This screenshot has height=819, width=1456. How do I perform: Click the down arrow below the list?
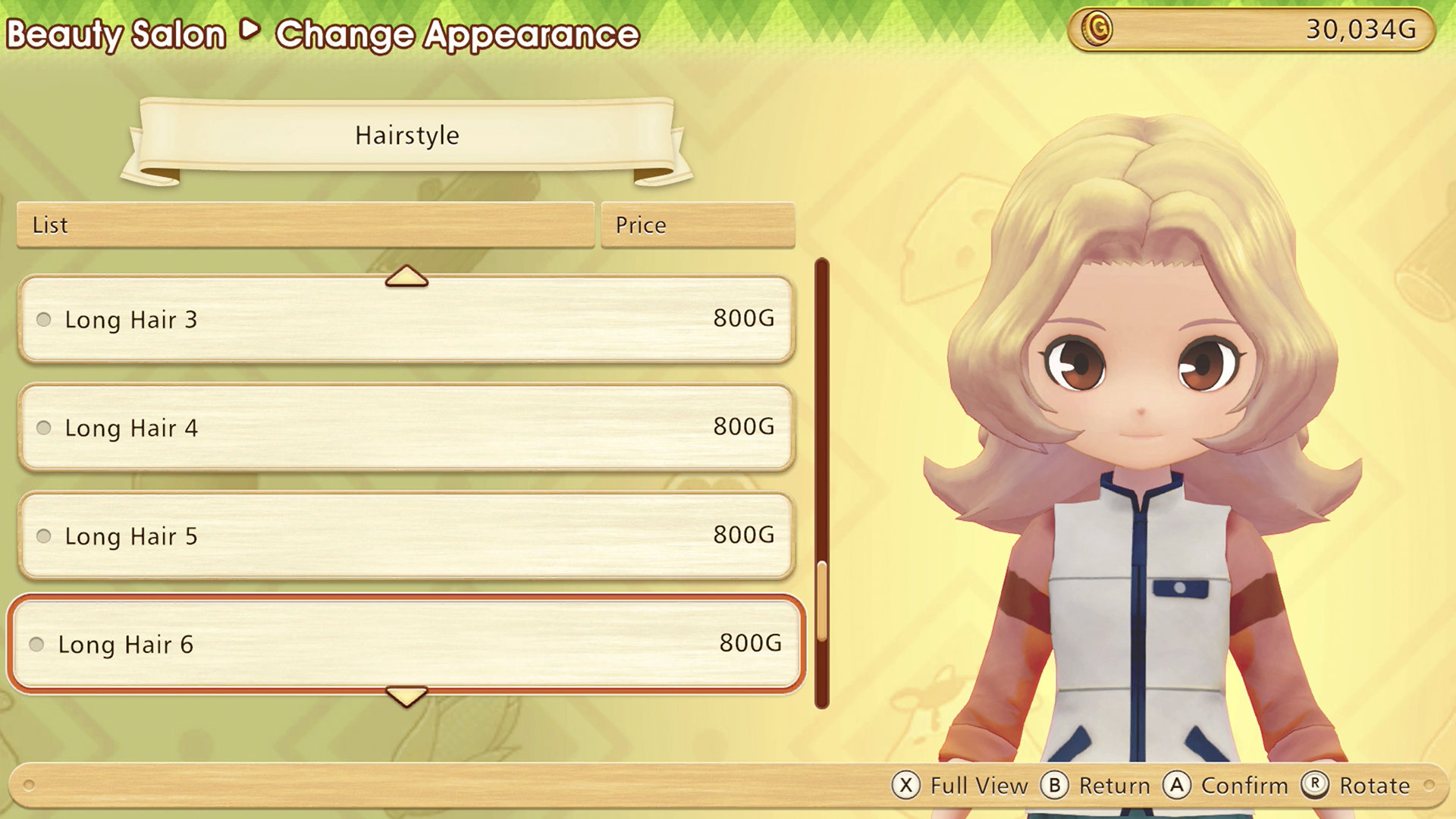pyautogui.click(x=406, y=695)
